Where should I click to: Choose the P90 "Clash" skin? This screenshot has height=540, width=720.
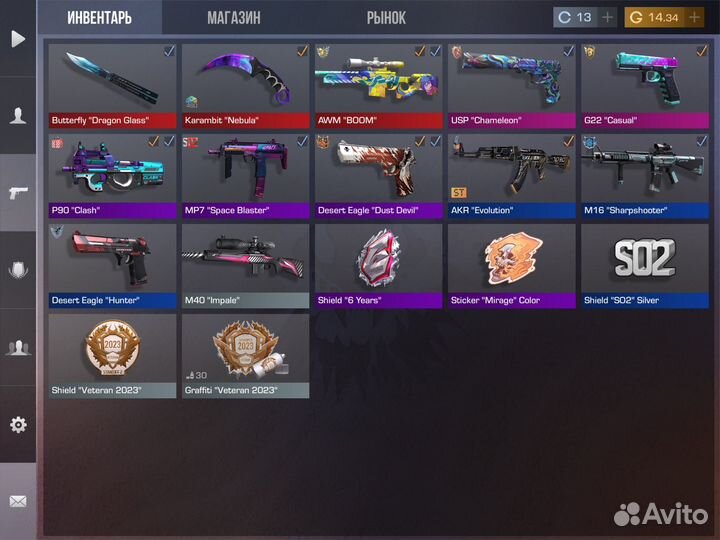coord(111,175)
